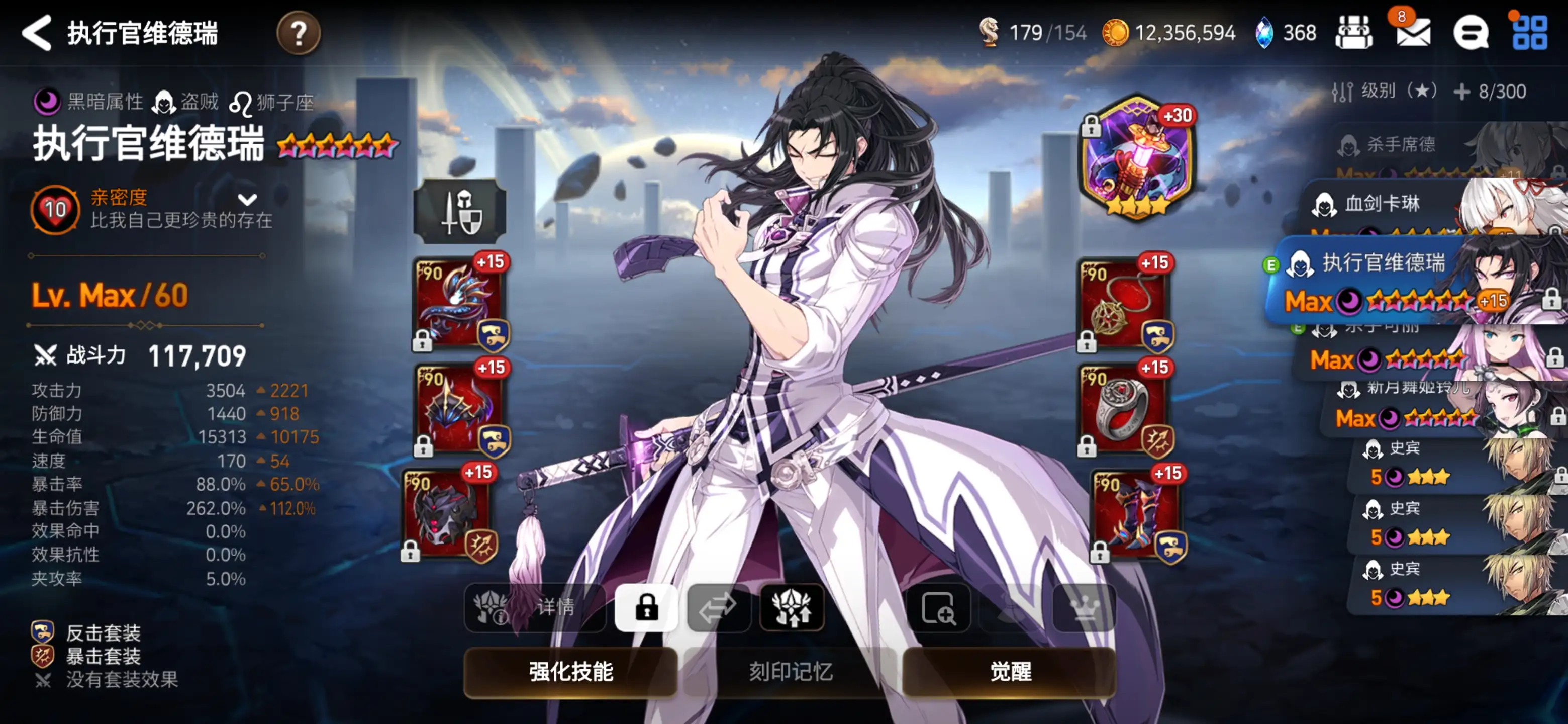Click the 强化技能 skill enhance button
This screenshot has height=724, width=1568.
570,671
